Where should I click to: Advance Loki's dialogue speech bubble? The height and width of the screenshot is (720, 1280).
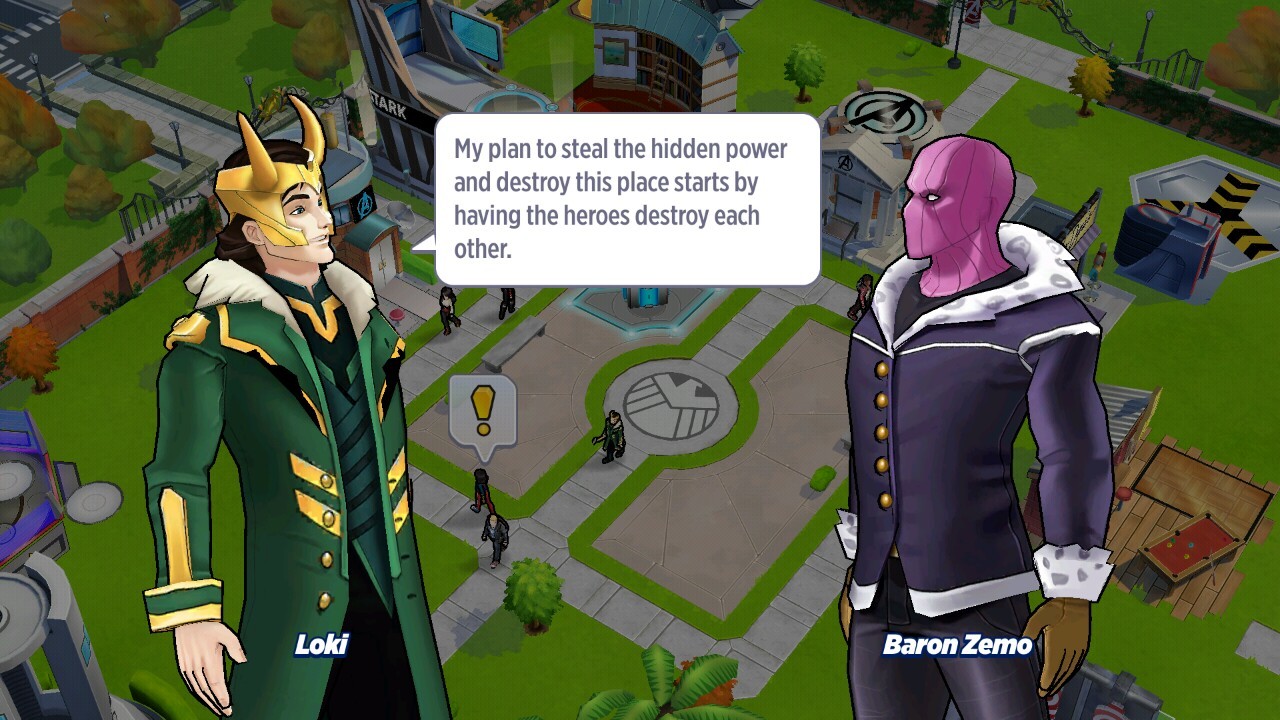(x=627, y=199)
